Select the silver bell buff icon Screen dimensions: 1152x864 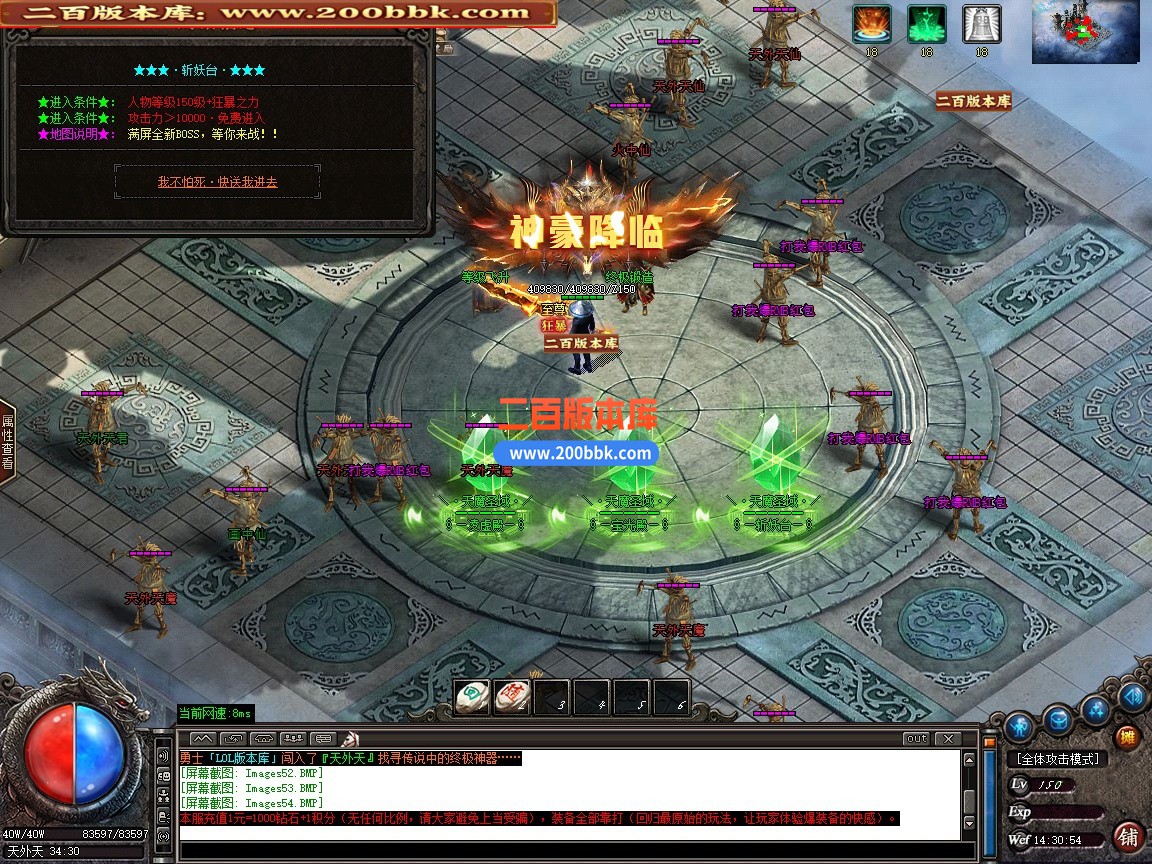click(981, 24)
